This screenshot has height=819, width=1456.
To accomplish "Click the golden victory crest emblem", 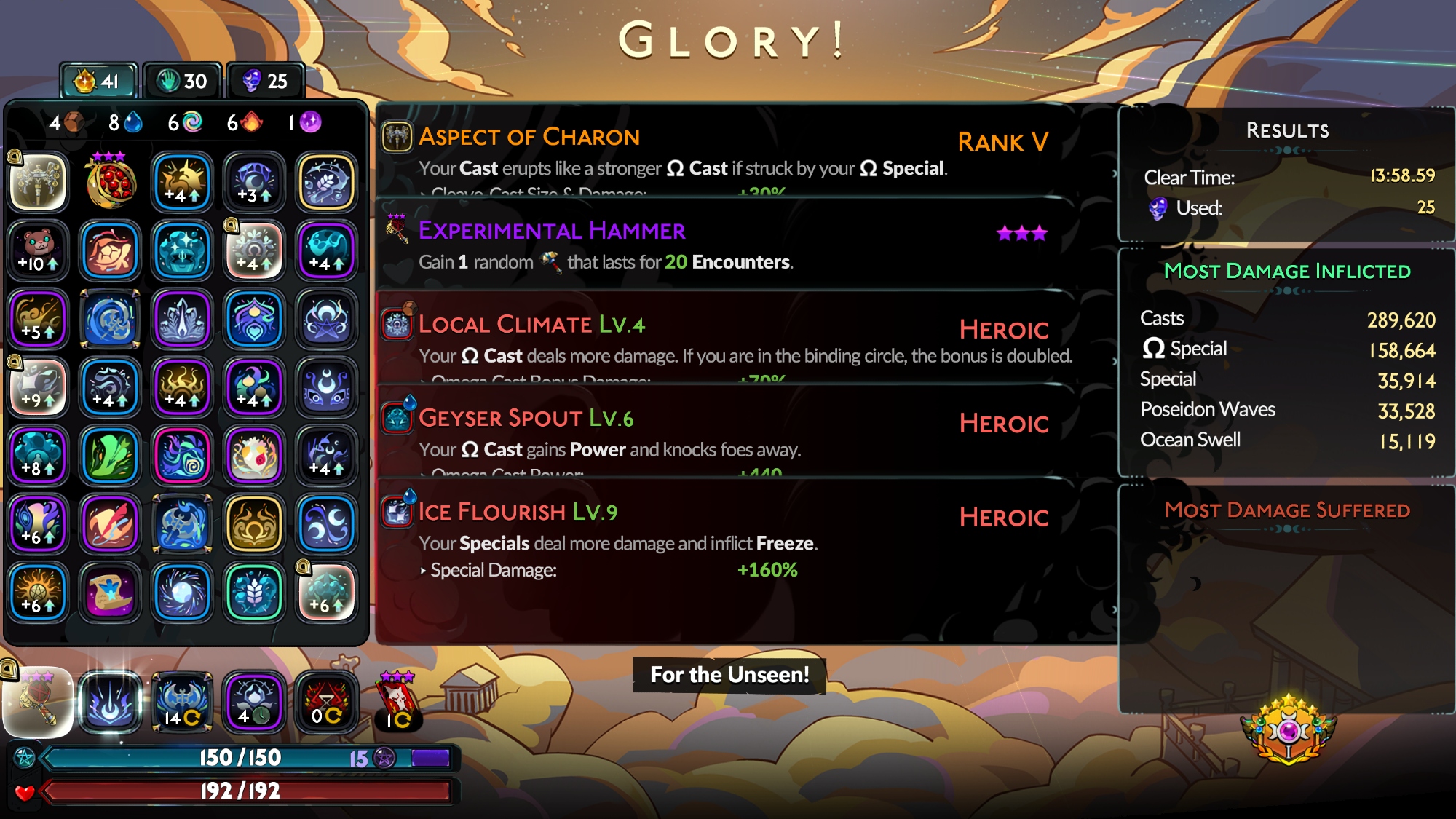I will pos(1288,730).
